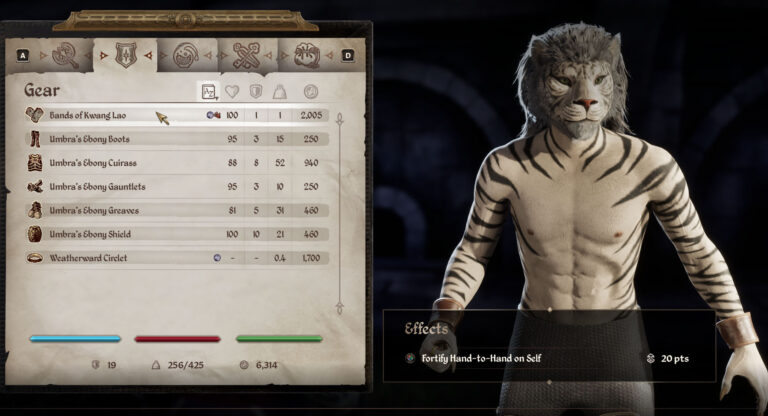The image size is (768, 416).
Task: Sort gear alphabetically with the A-Z icon
Action: [x=209, y=92]
